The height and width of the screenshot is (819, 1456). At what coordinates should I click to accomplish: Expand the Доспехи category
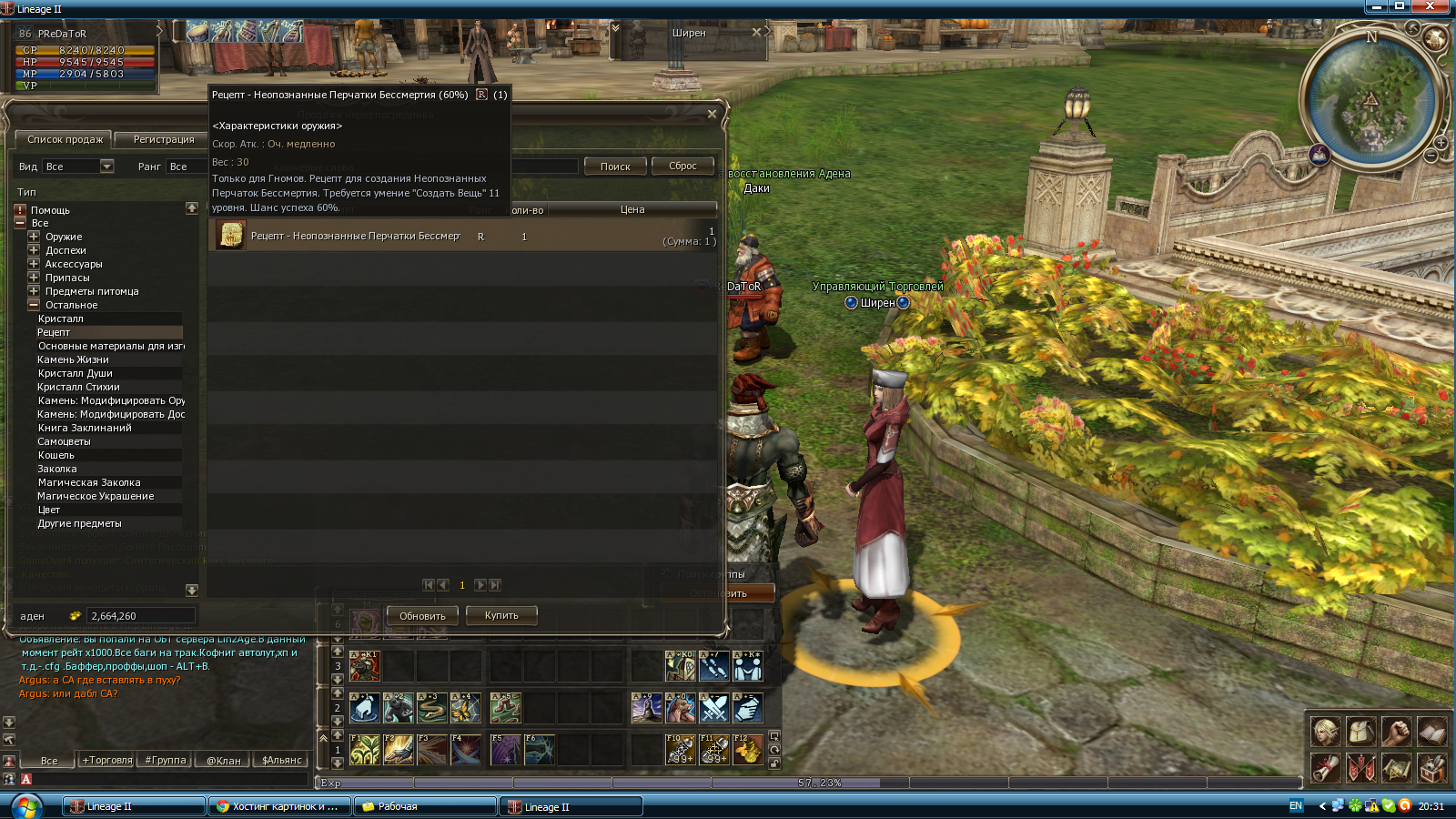click(x=34, y=250)
